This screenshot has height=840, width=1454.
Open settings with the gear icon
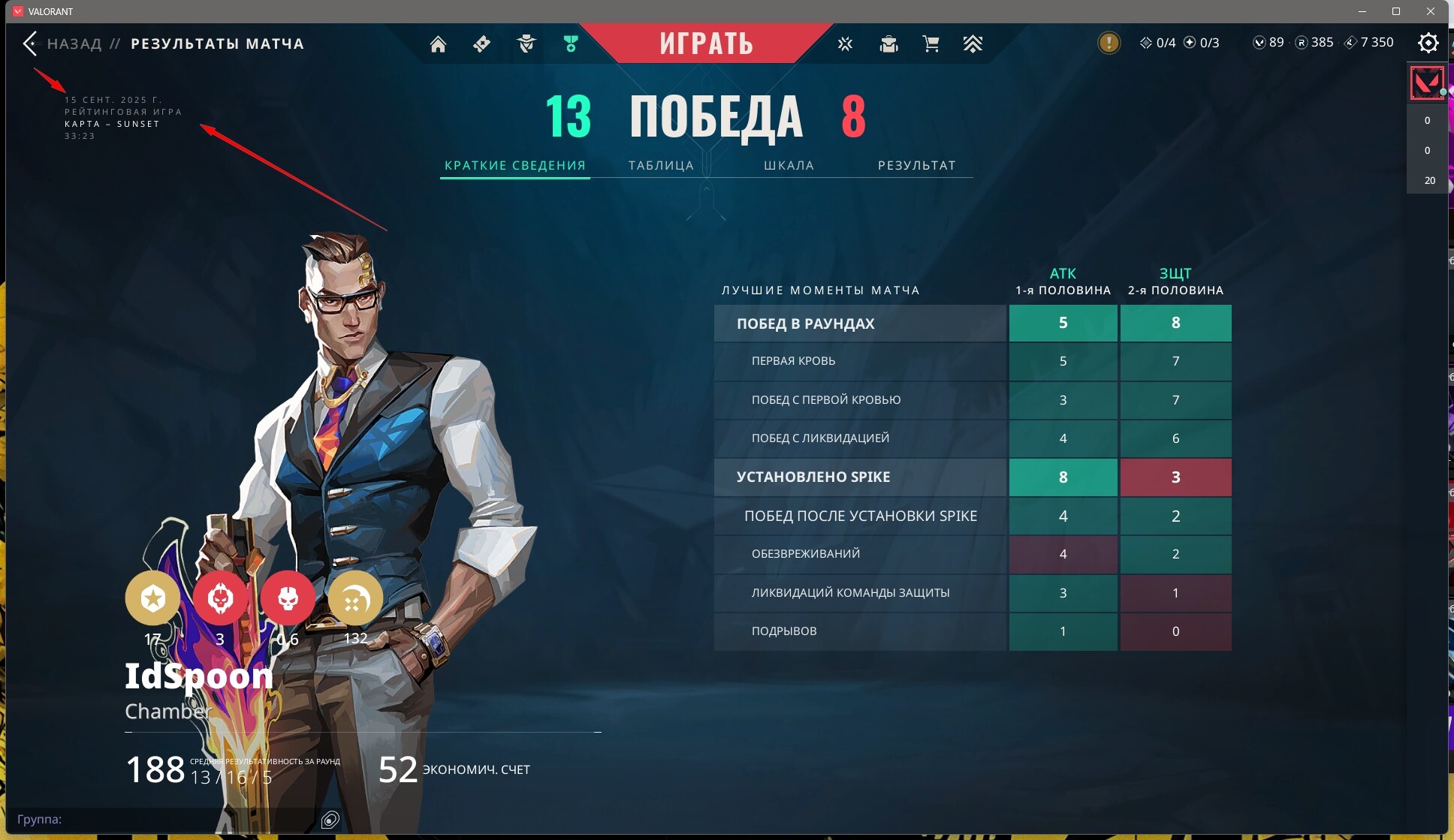[1428, 44]
